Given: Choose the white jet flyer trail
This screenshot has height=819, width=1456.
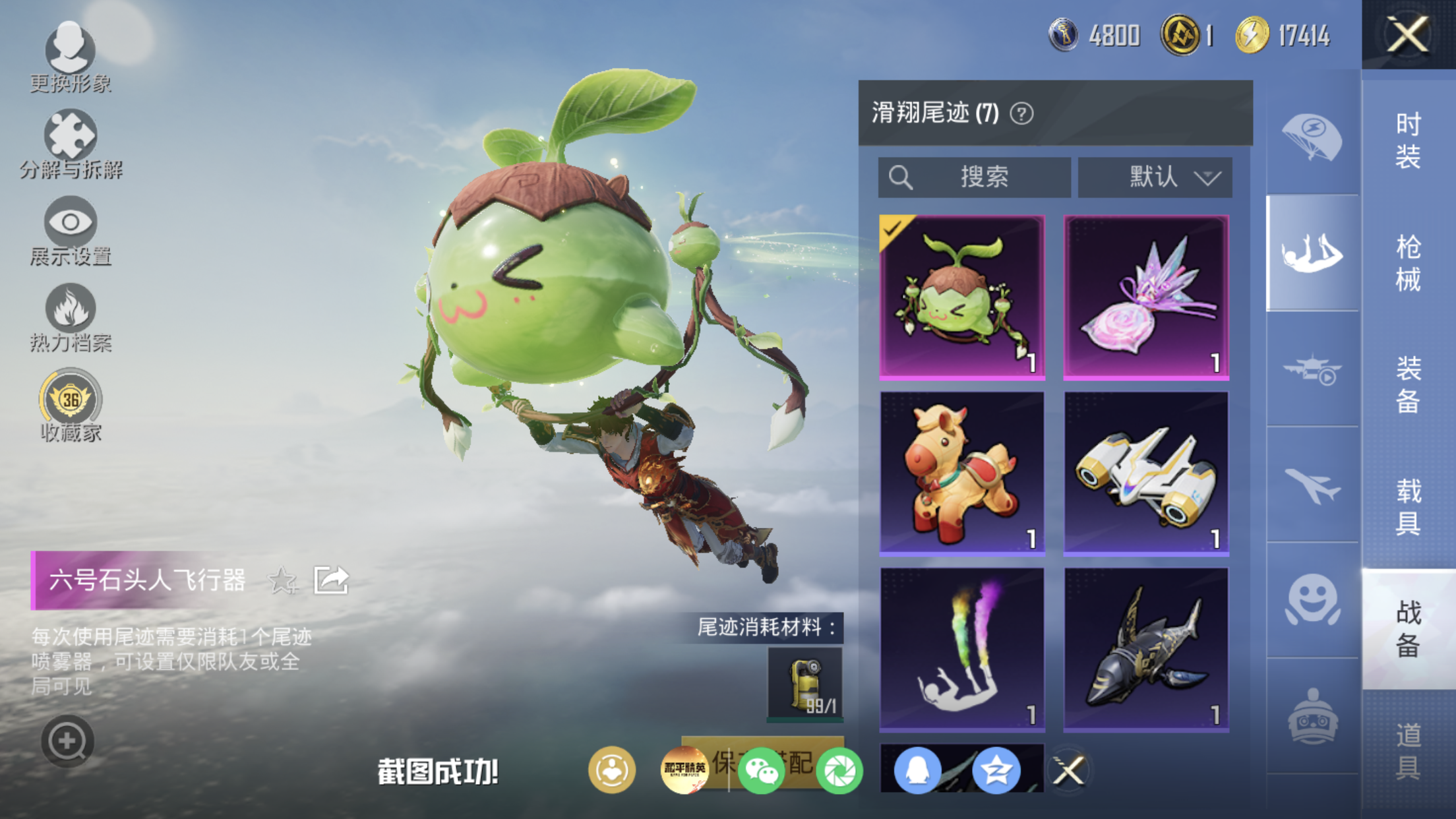Looking at the screenshot, I should [x=1146, y=473].
